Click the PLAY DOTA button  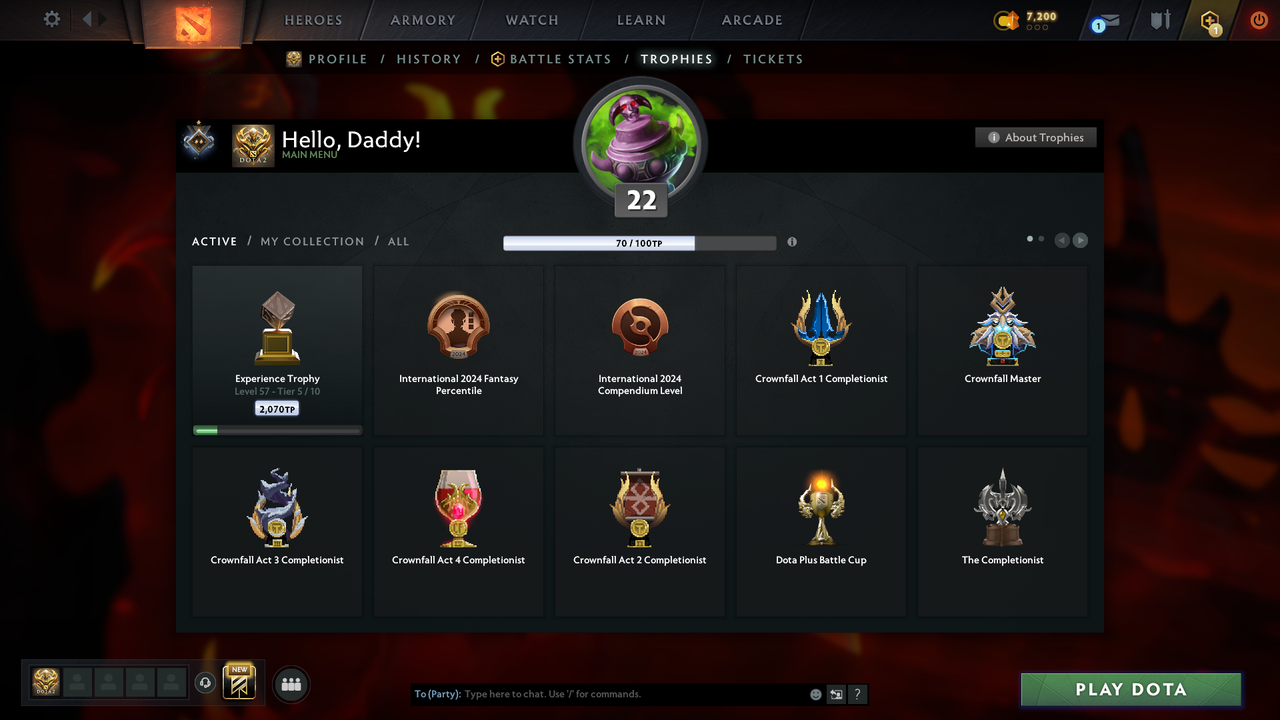[1130, 689]
